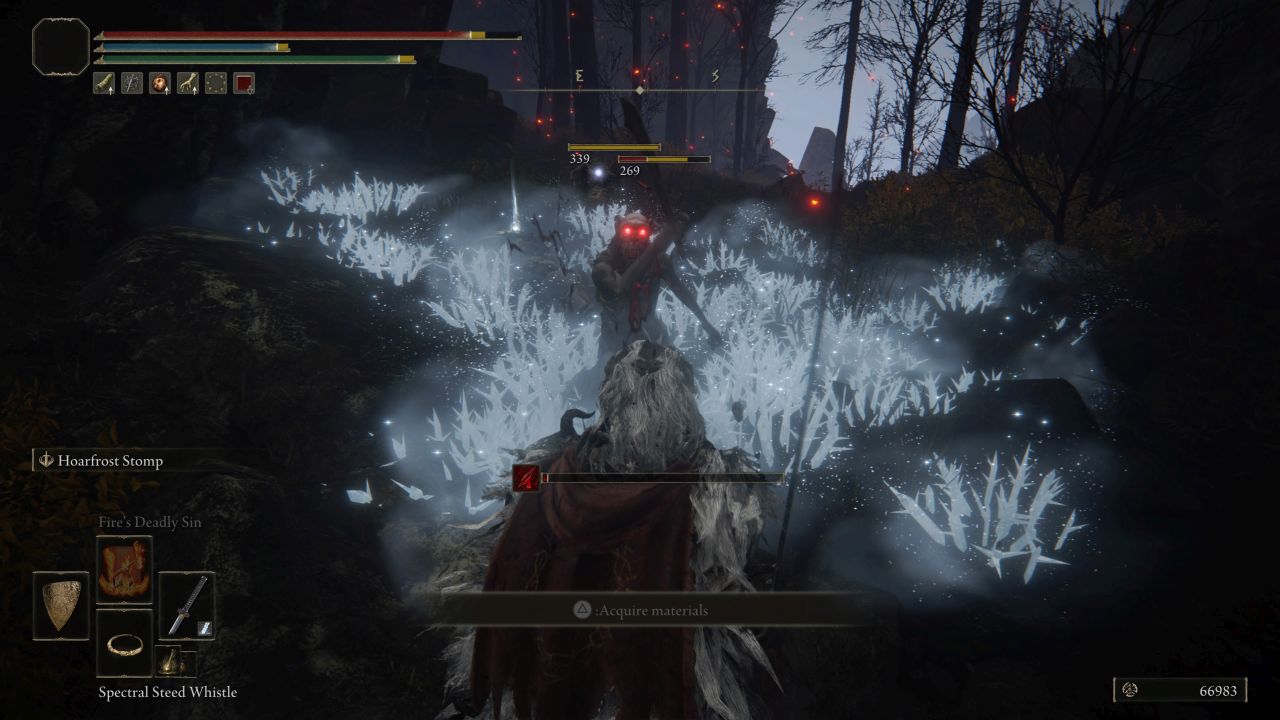Viewport: 1280px width, 720px height.
Task: Select the Spectral Steed Whistle quick item slot
Action: (172, 661)
